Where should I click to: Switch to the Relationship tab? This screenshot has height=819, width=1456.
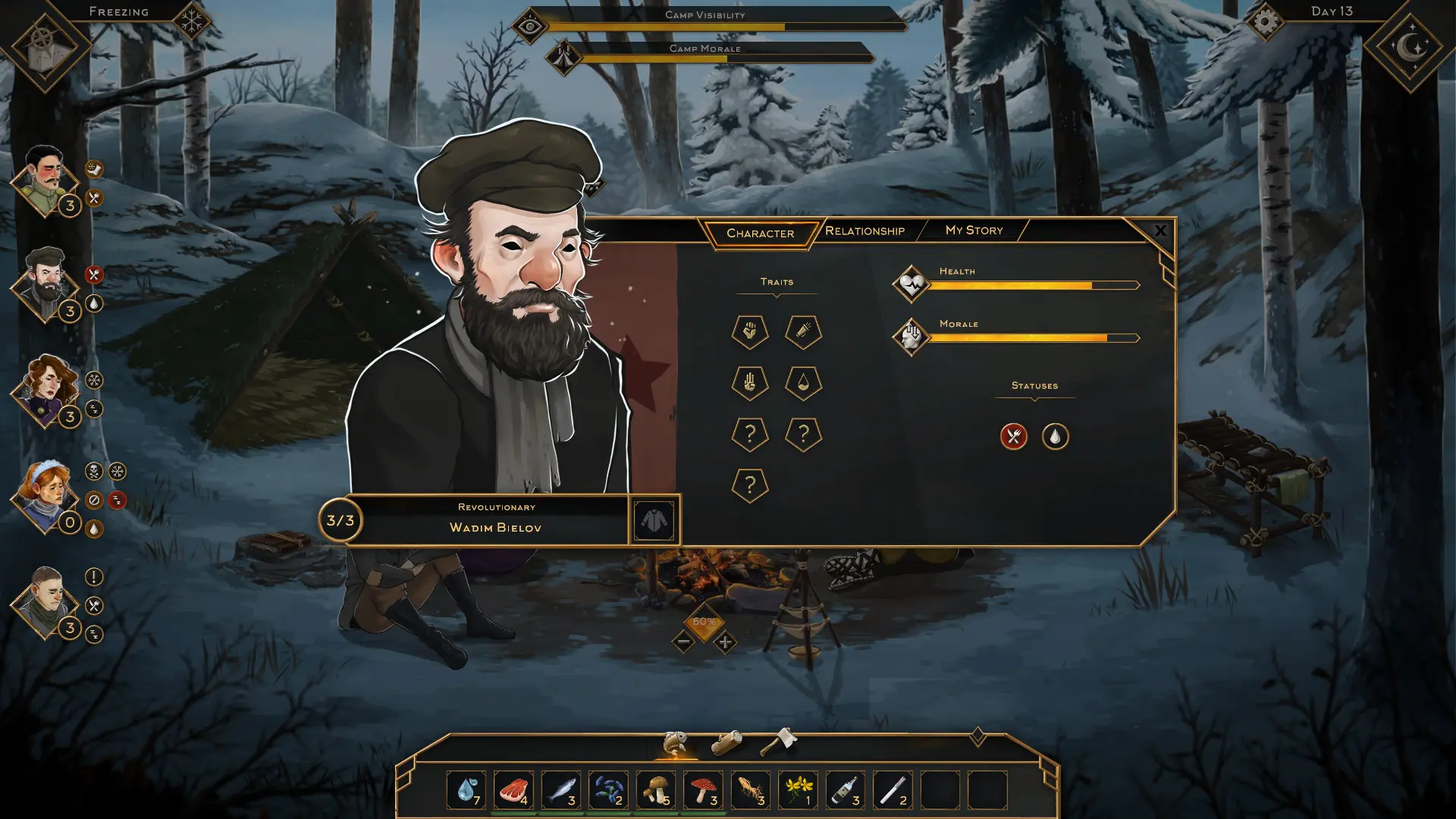tap(864, 231)
